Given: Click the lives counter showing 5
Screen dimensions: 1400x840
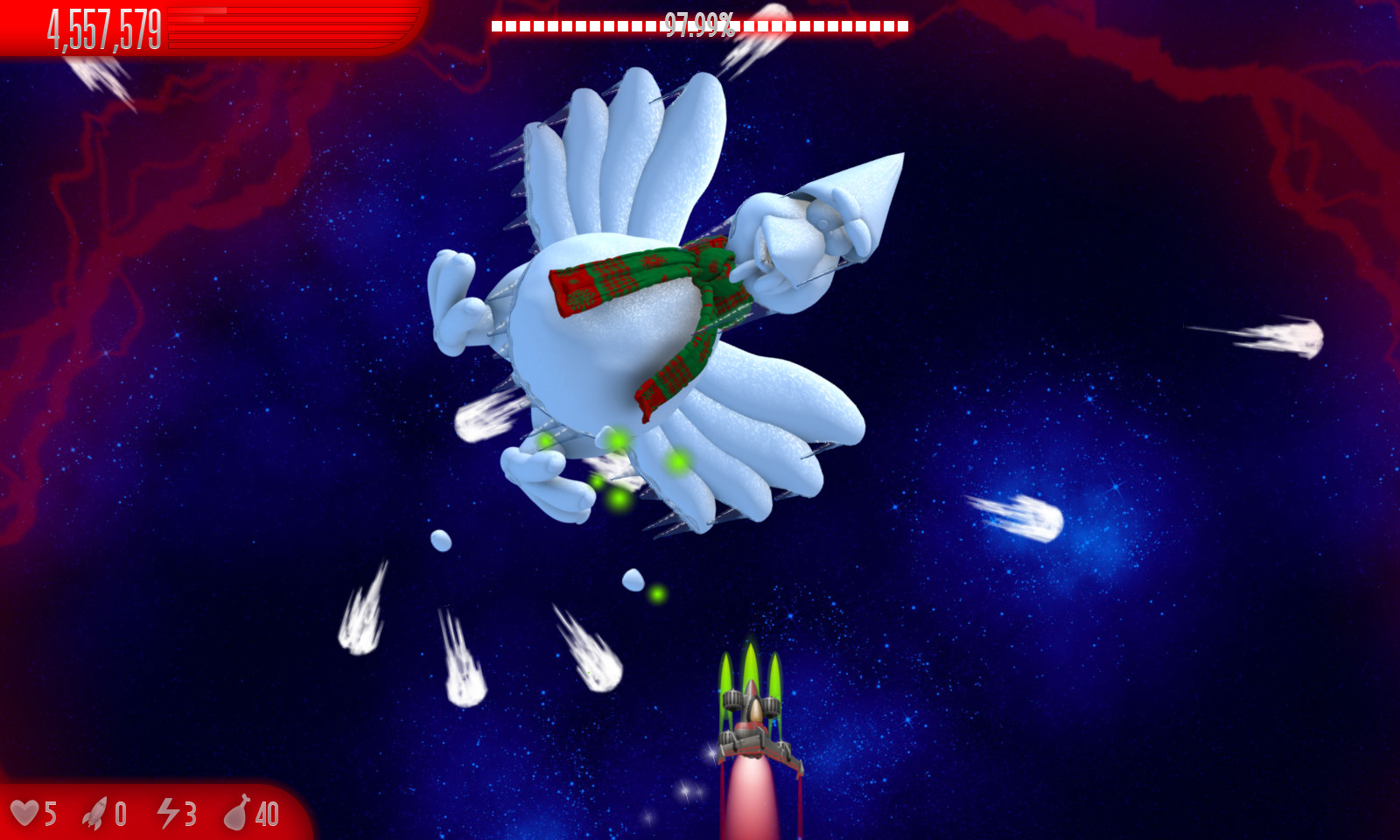Looking at the screenshot, I should [49, 814].
